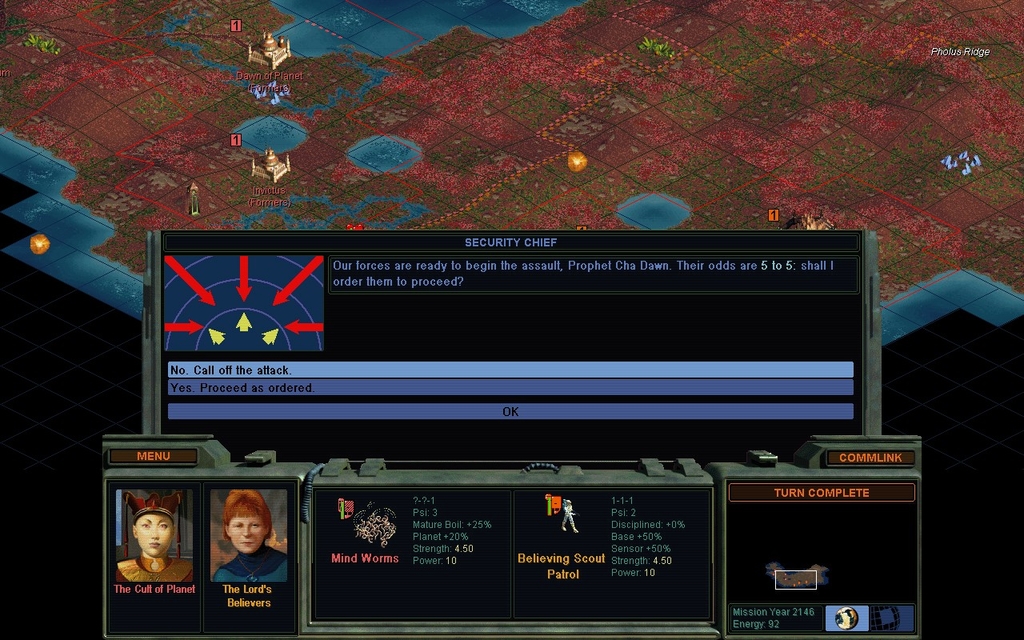Click the minimap landmass view

click(796, 576)
